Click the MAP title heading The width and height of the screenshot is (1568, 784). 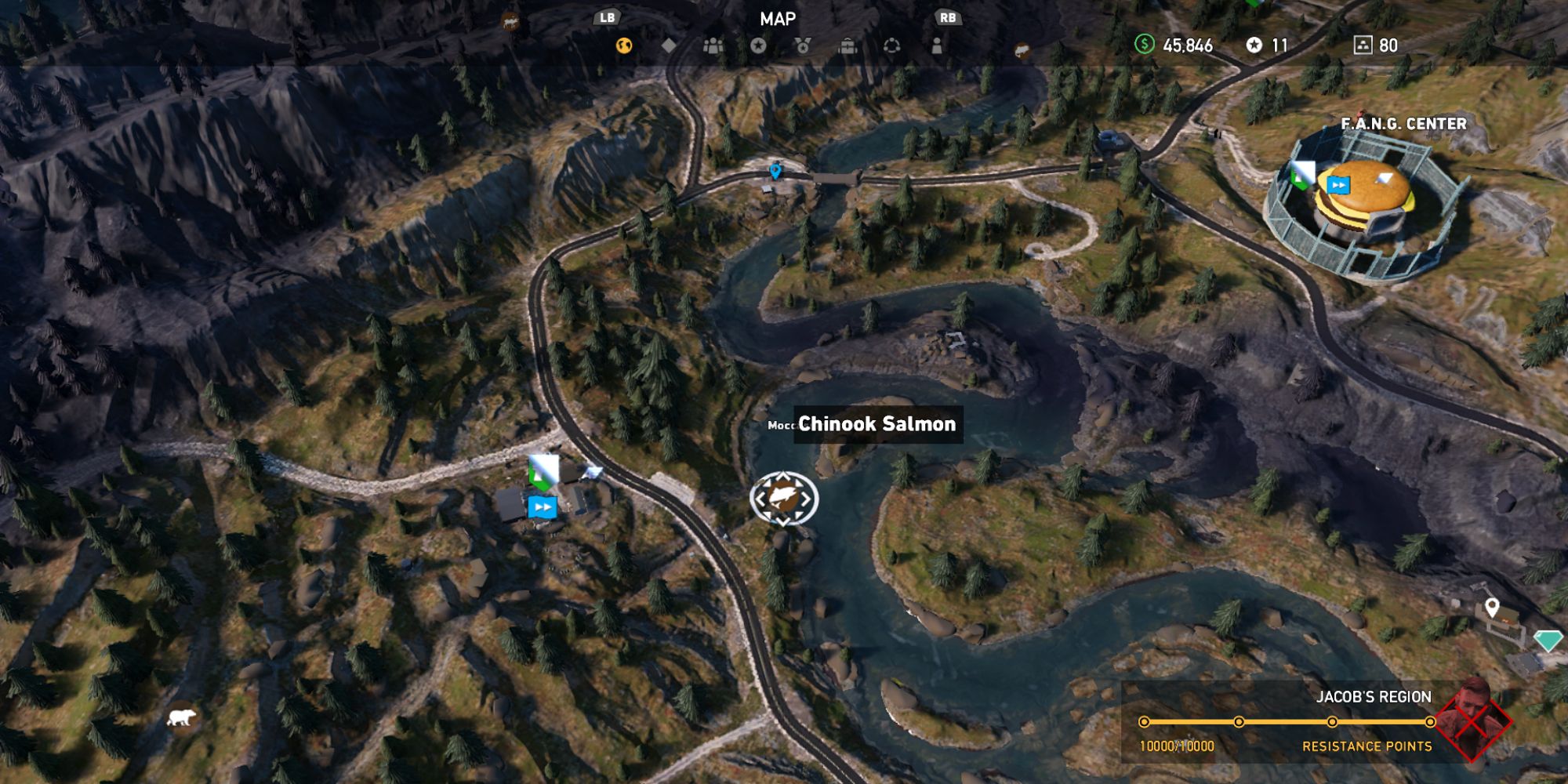tap(778, 19)
